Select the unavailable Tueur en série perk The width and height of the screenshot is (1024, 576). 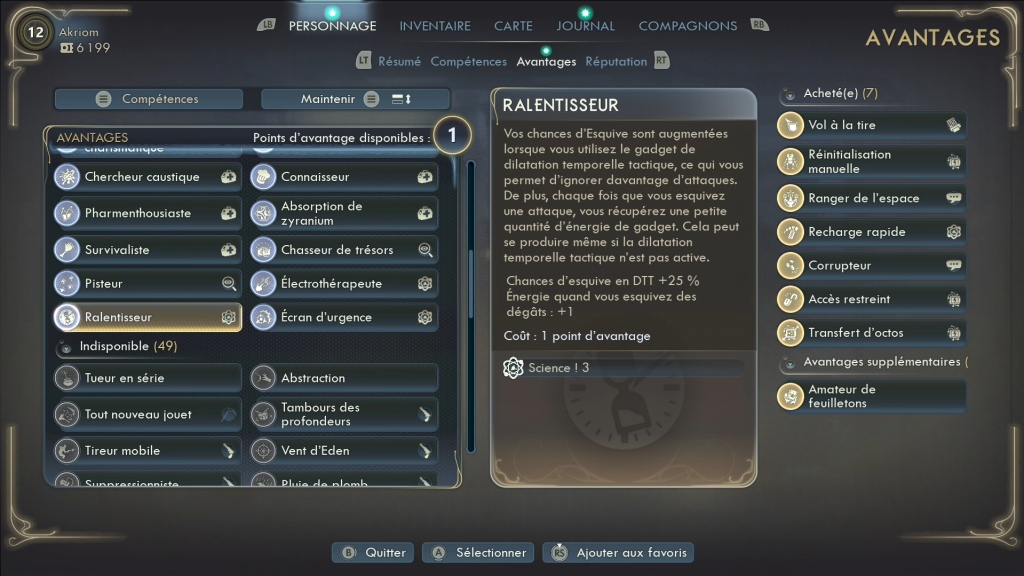(147, 378)
